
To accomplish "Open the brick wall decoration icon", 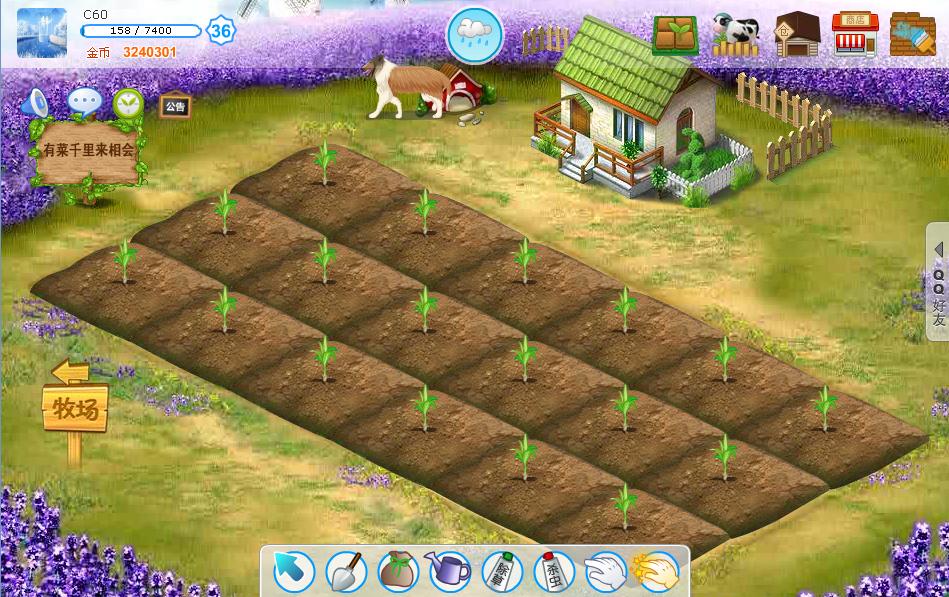I will point(912,35).
